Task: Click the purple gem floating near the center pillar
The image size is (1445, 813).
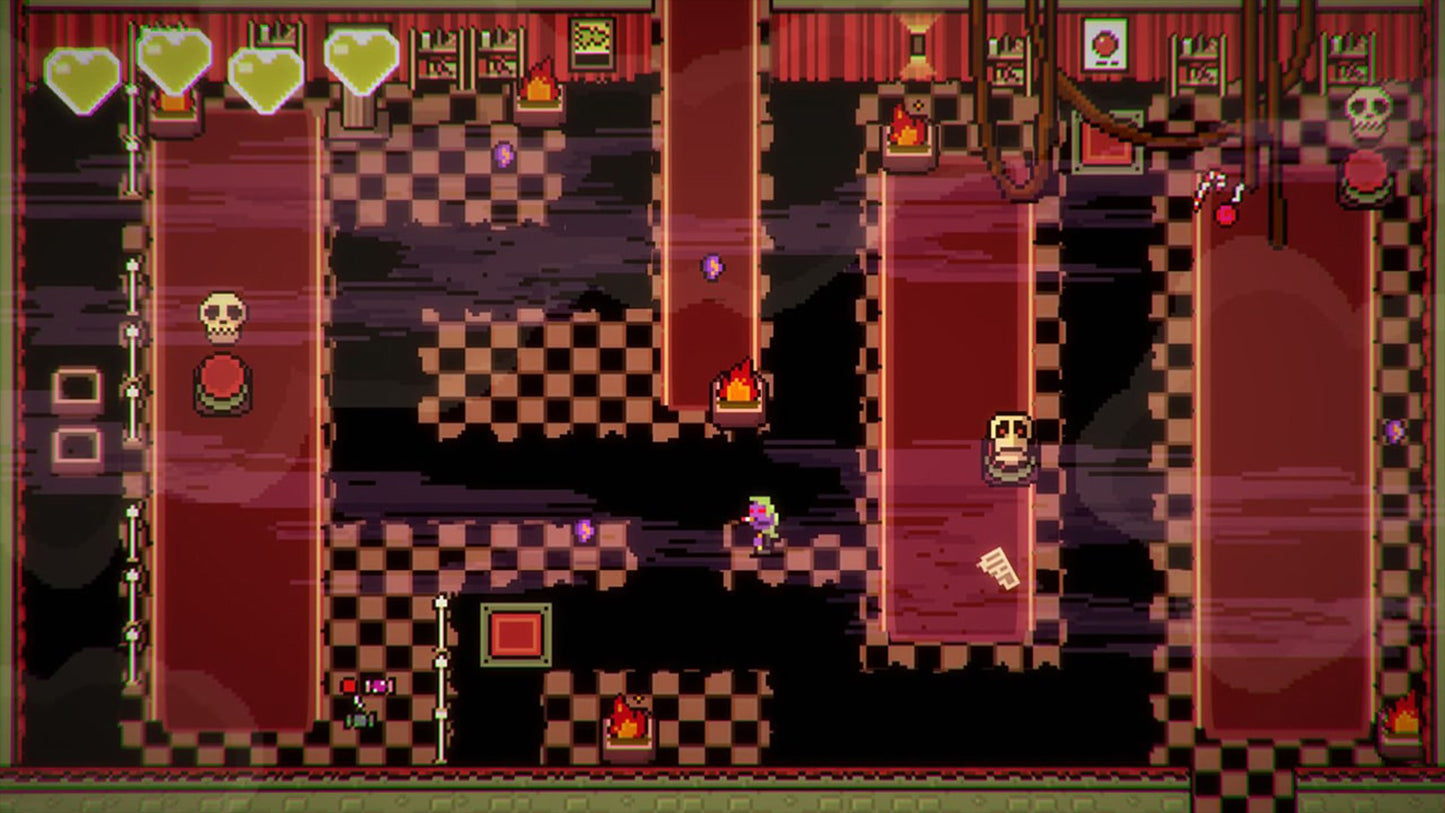Action: [x=712, y=265]
